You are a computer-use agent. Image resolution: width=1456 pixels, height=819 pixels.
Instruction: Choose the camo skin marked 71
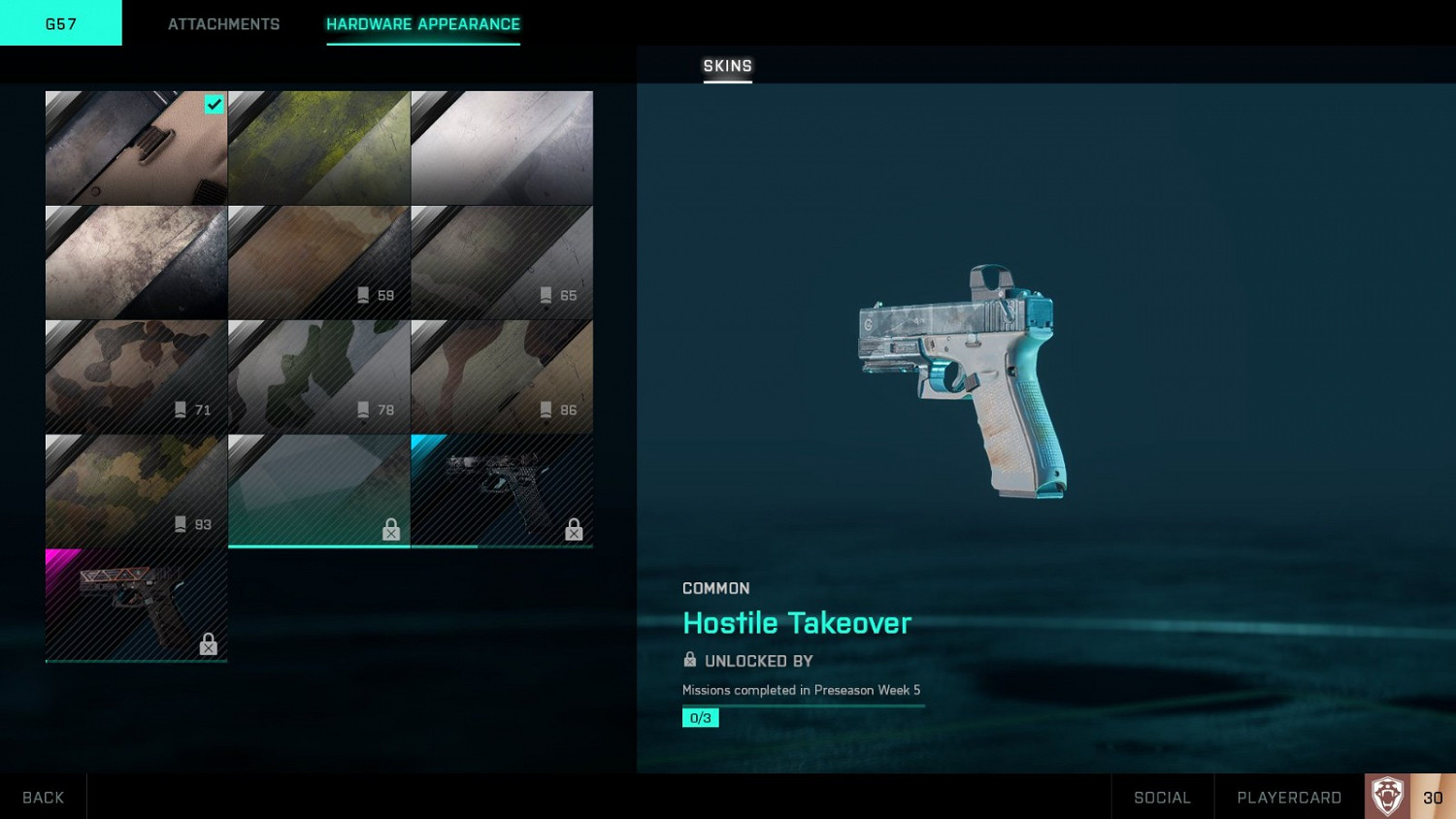click(136, 377)
